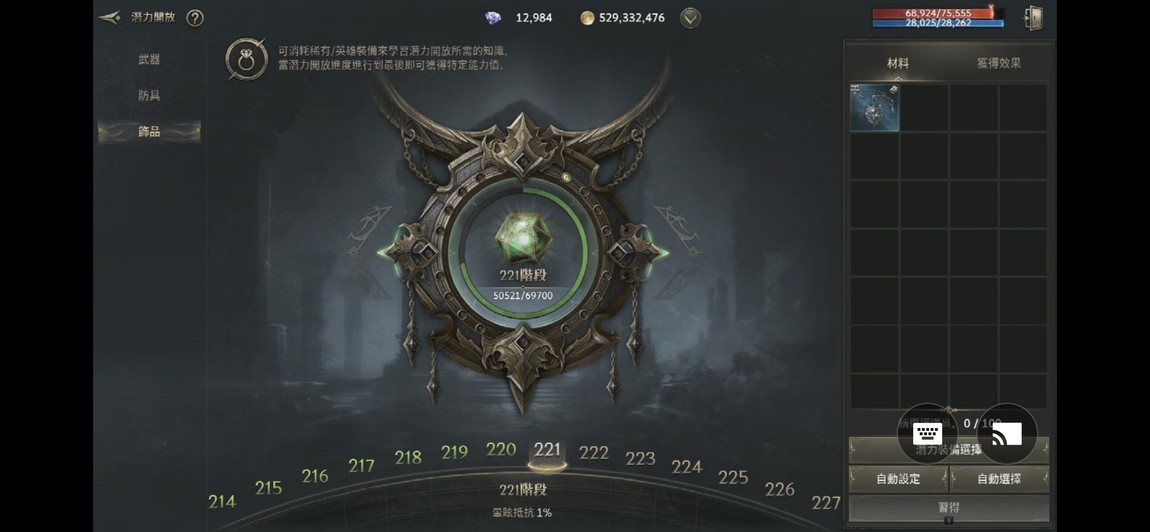This screenshot has width=1150, height=532.
Task: Open the keyboard overlay button
Action: 927,433
